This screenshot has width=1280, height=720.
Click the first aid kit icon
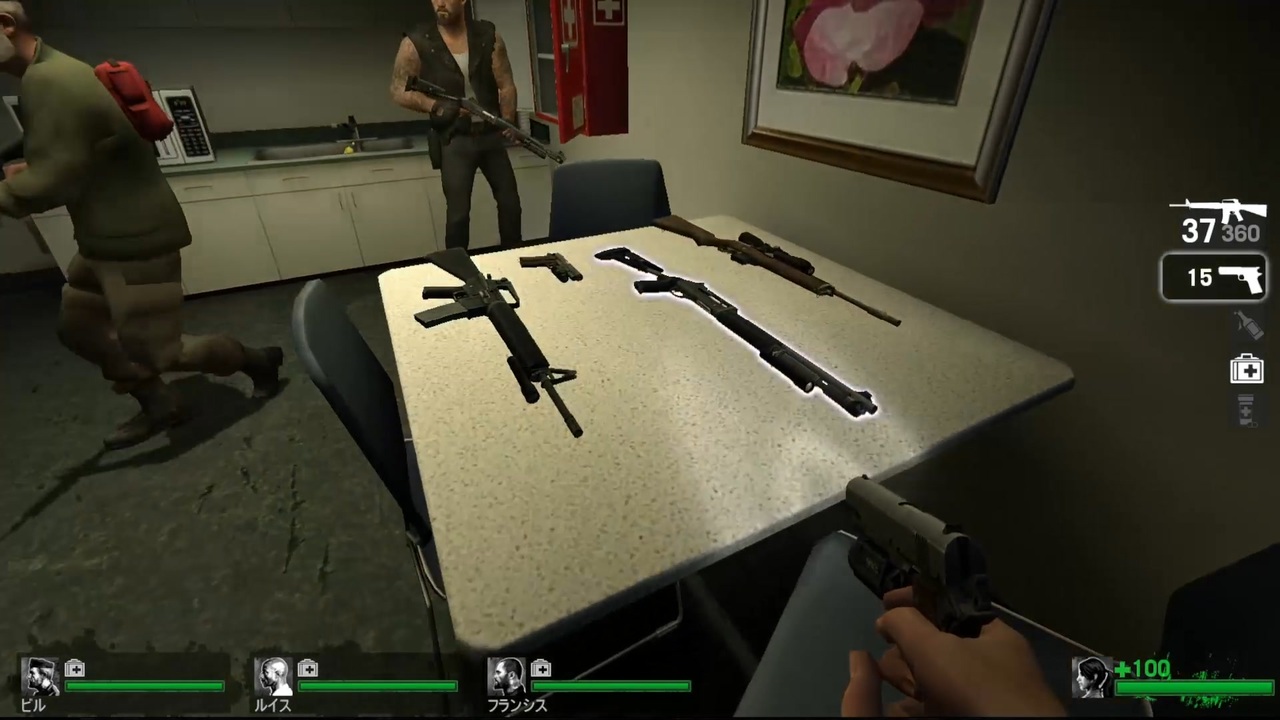[x=1245, y=369]
